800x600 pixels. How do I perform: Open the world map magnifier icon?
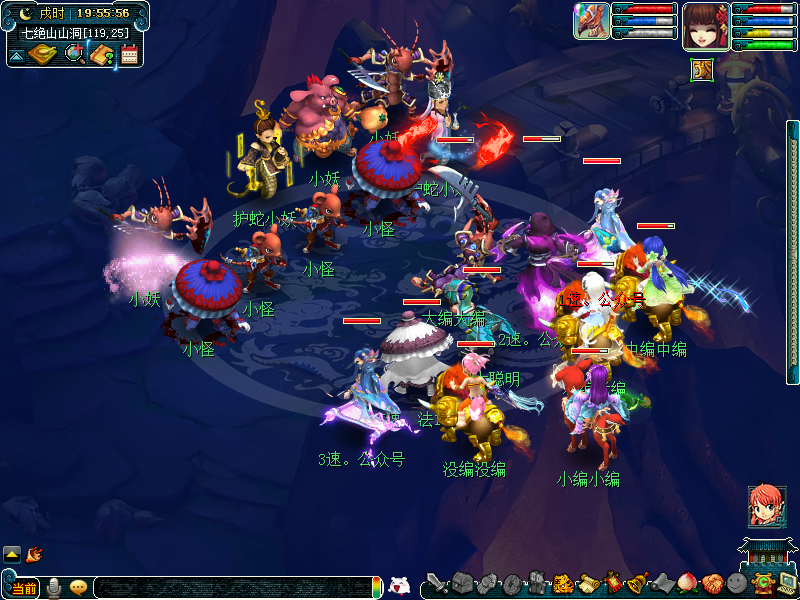74,54
